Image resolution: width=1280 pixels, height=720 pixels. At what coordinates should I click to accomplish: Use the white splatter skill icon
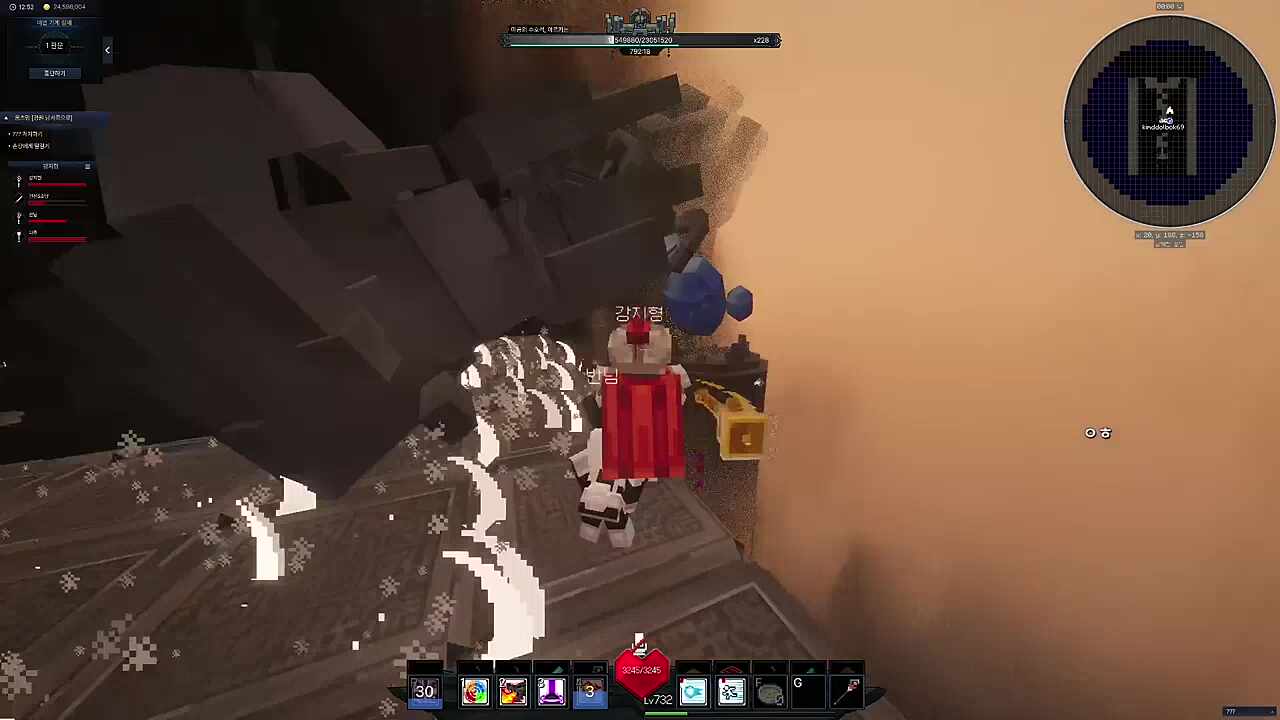point(731,691)
